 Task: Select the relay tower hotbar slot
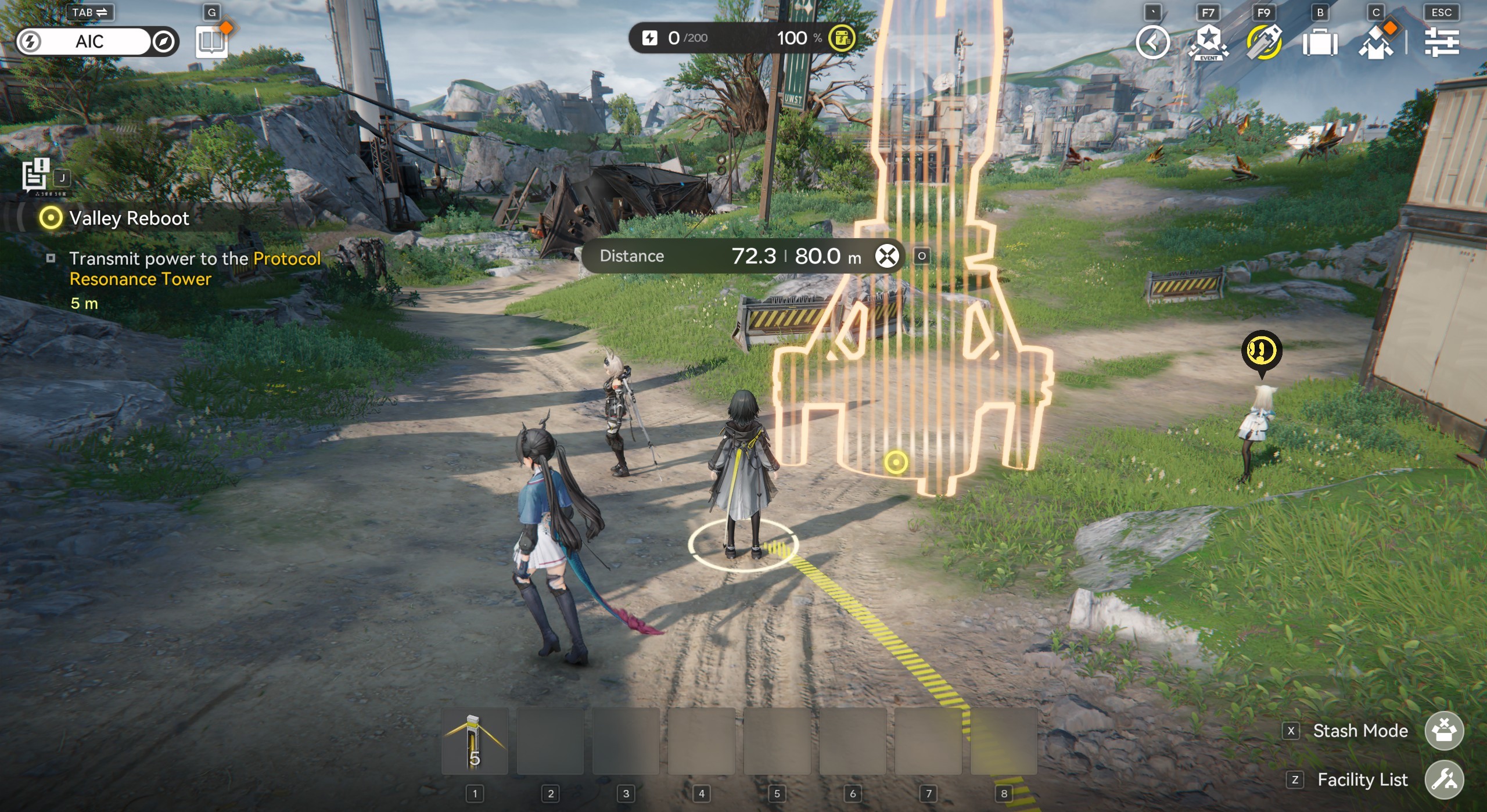[475, 741]
